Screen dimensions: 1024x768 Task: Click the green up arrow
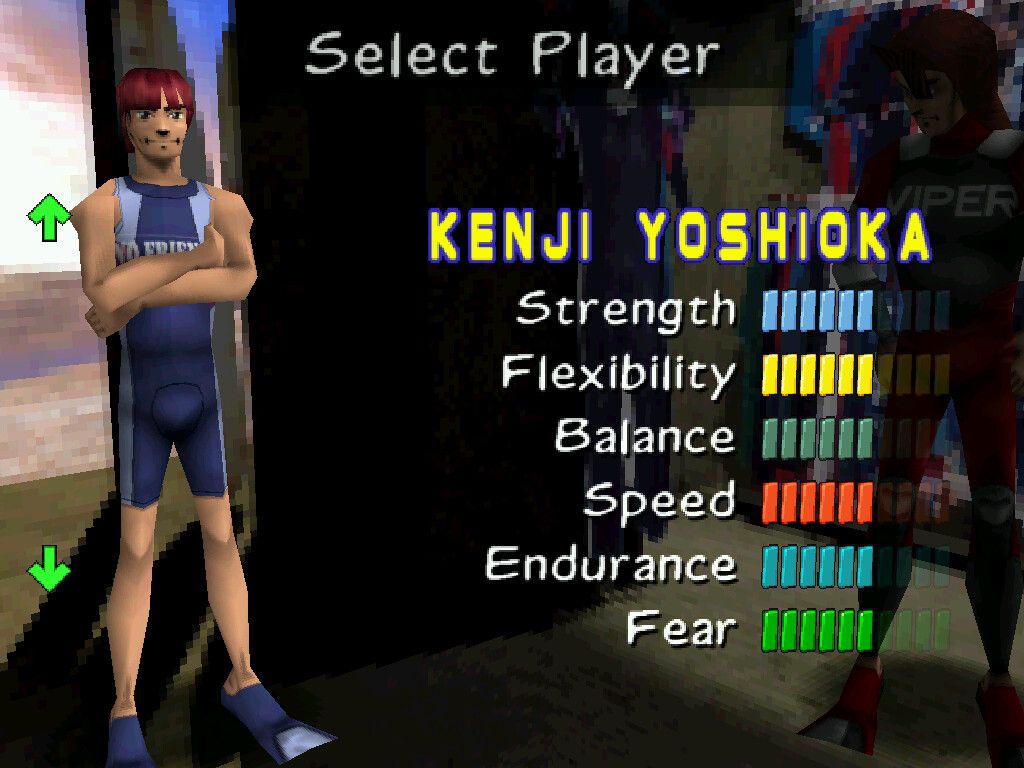pos(49,217)
